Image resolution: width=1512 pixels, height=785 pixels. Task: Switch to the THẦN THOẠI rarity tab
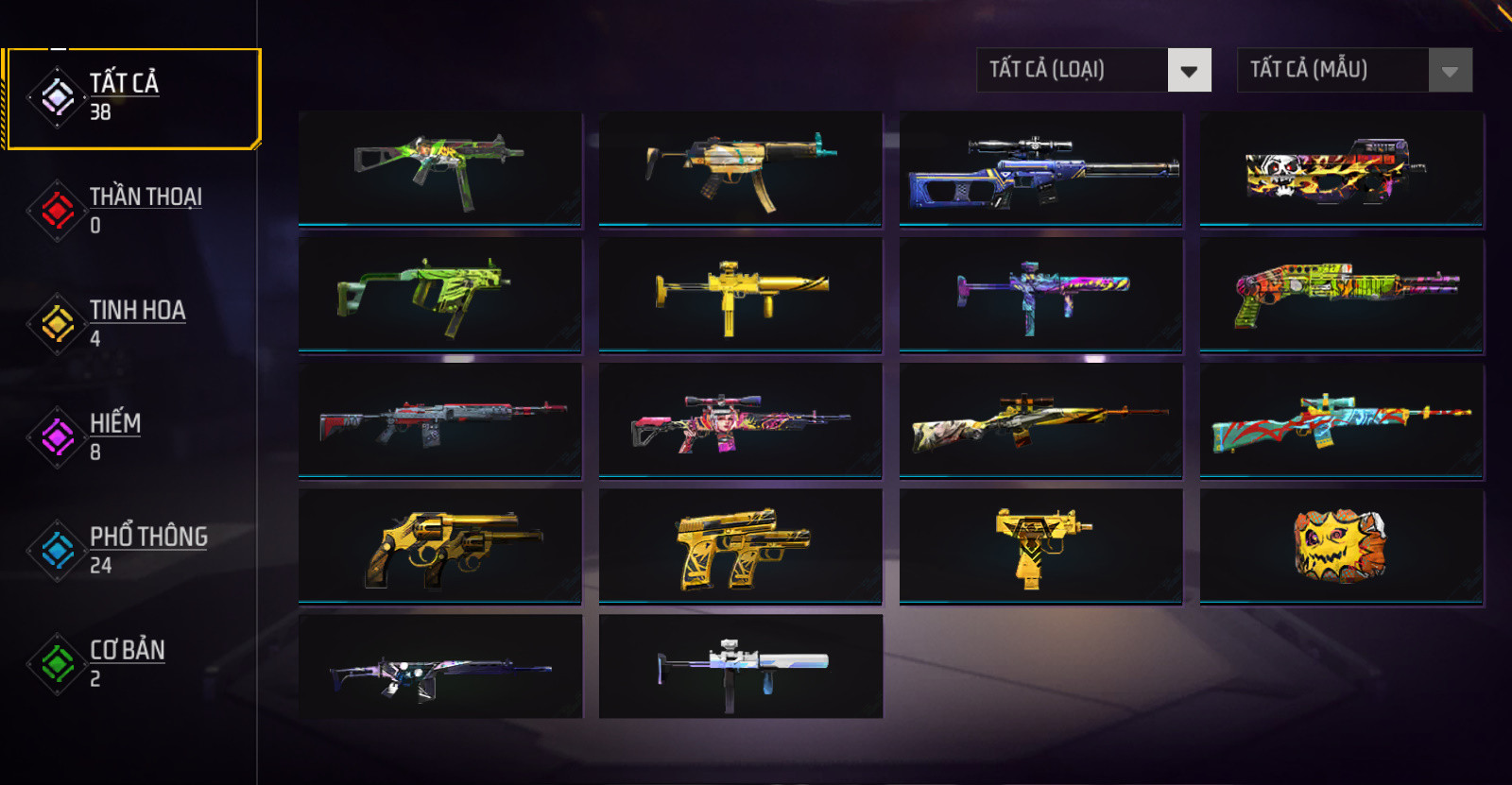point(132,210)
